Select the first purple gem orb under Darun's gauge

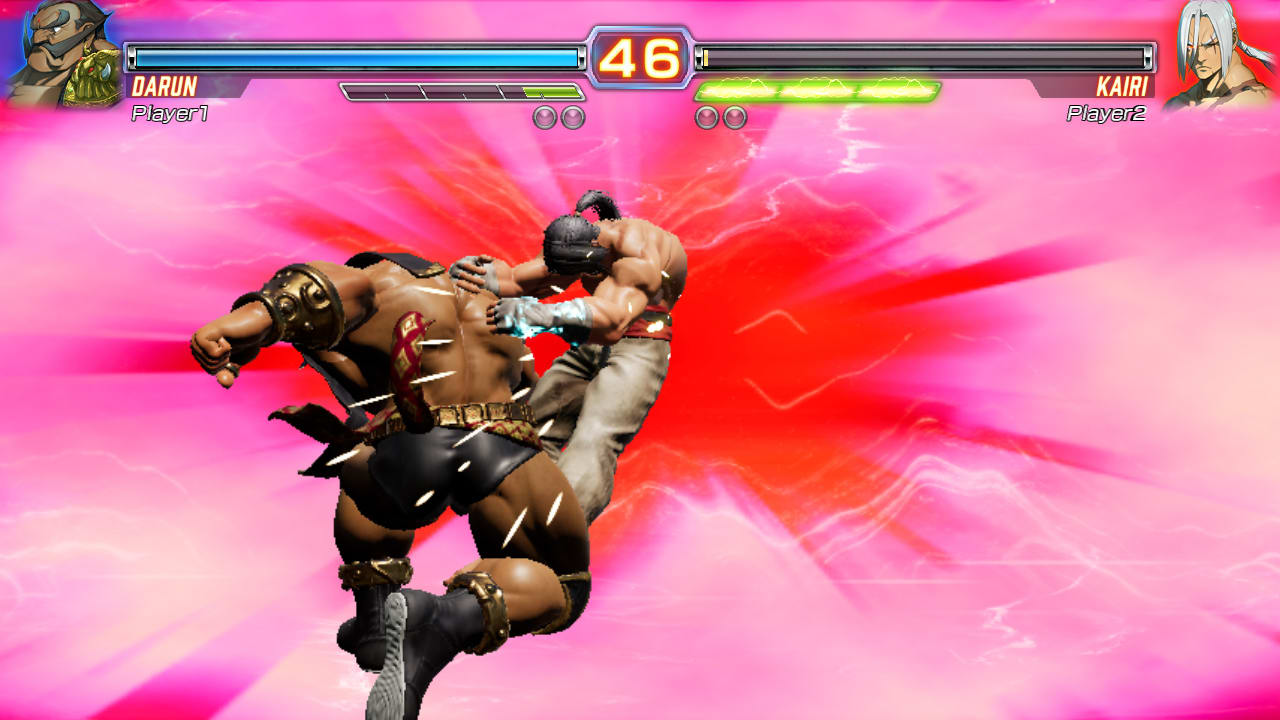[545, 115]
